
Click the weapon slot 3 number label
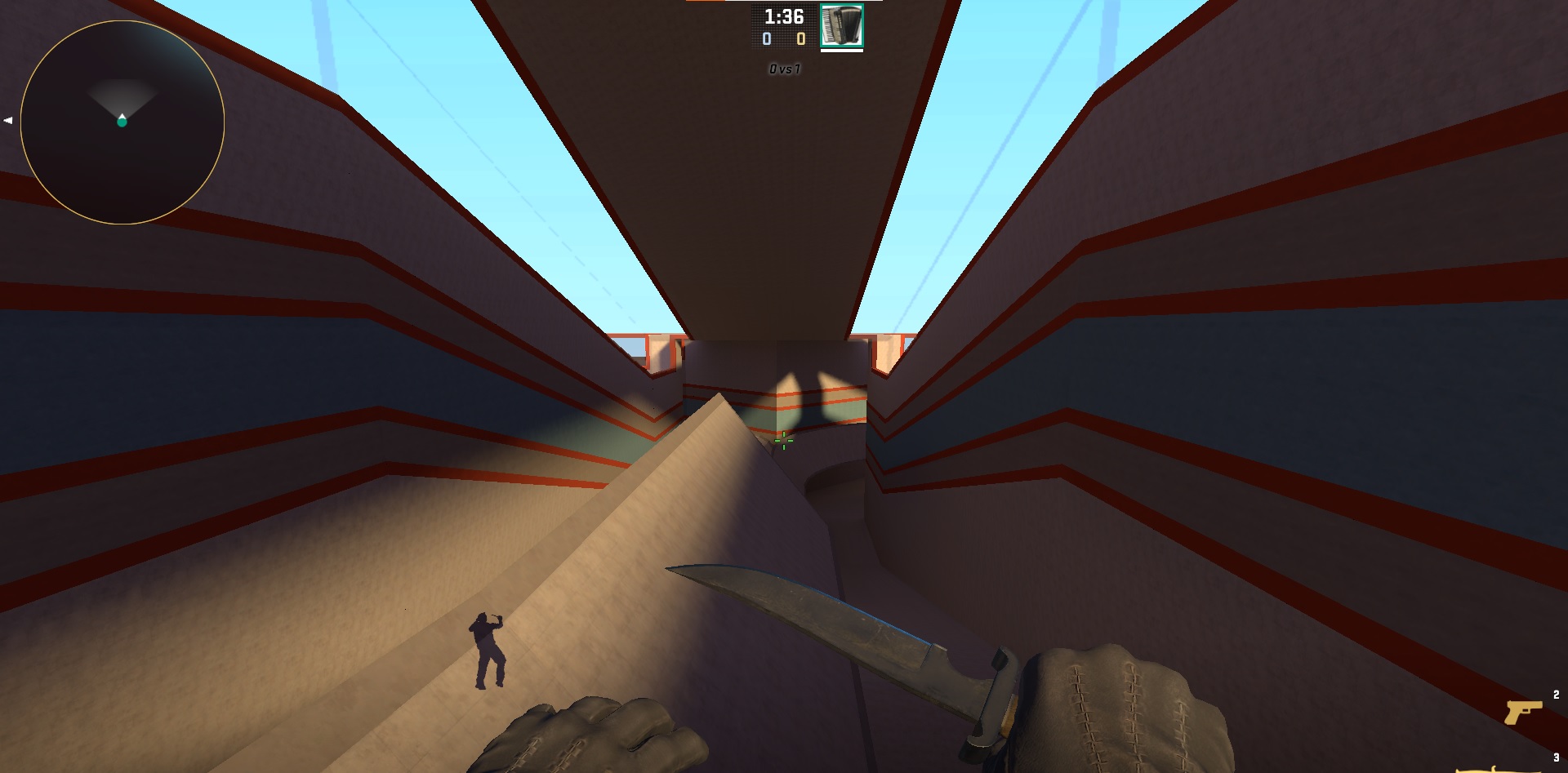coord(1557,757)
